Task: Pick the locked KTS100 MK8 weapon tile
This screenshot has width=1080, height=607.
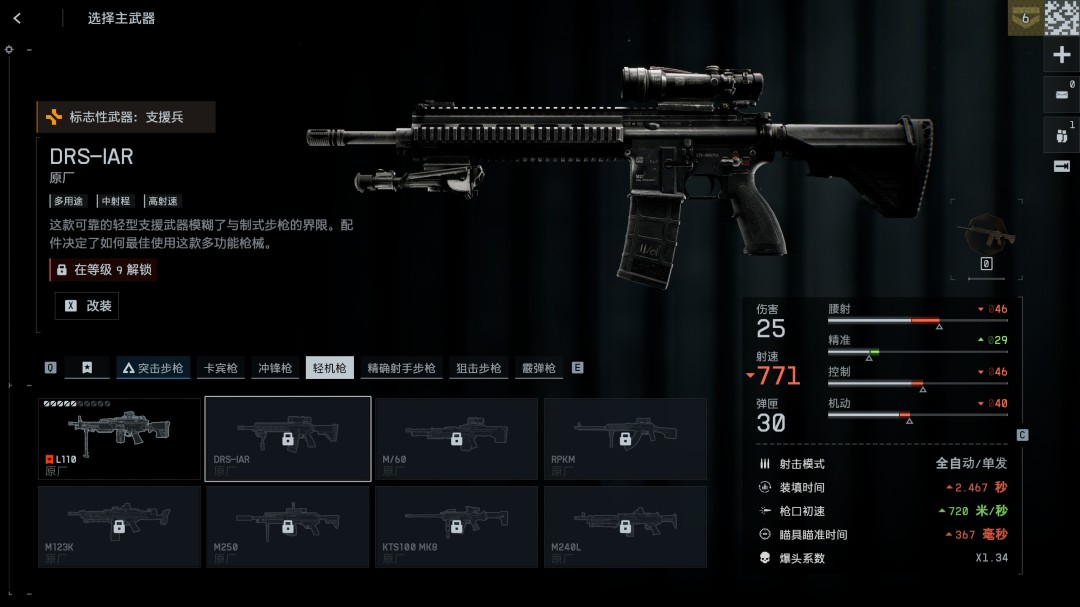Action: pyautogui.click(x=456, y=526)
